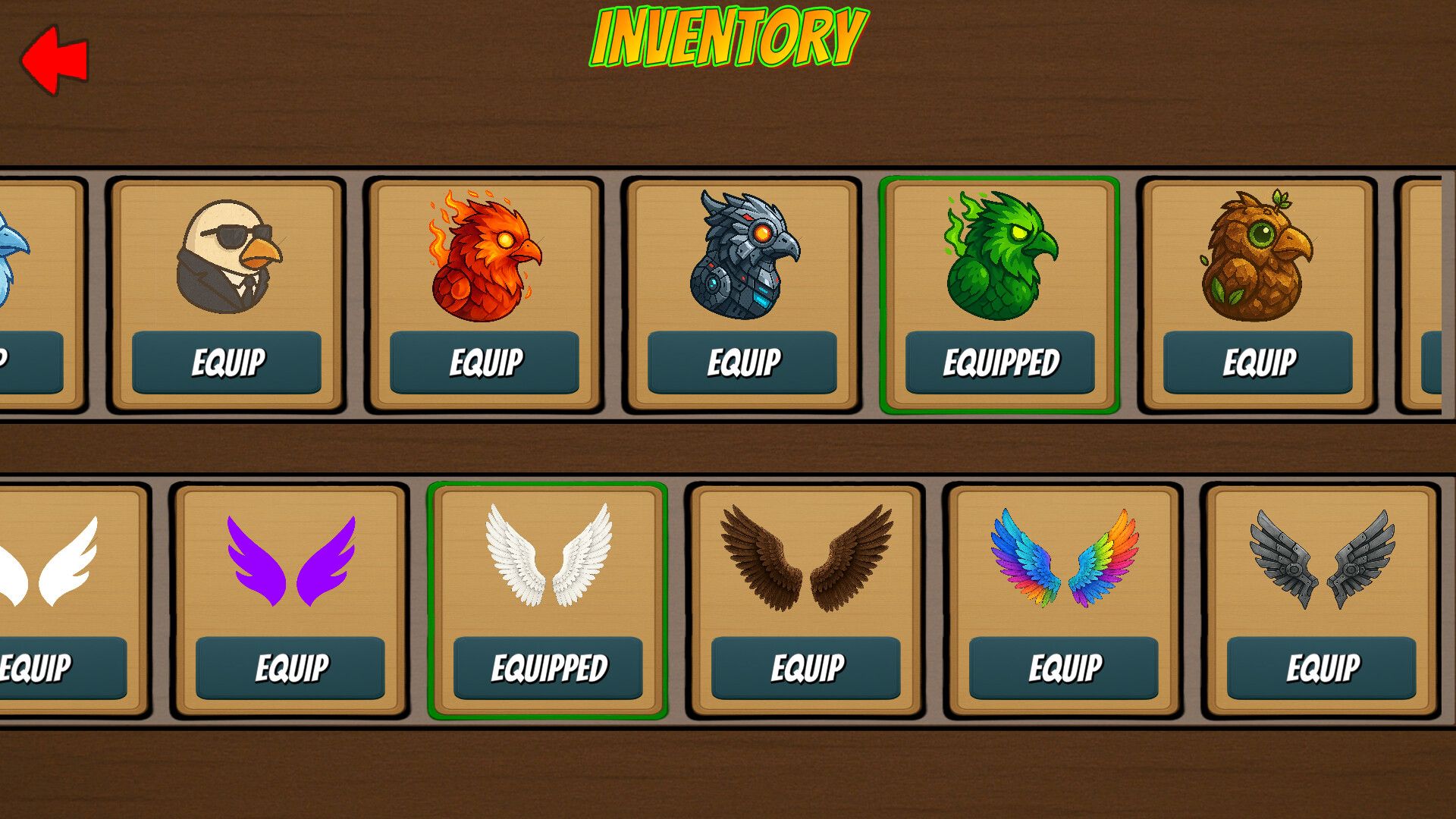The height and width of the screenshot is (819, 1456).
Task: Select the purple wings thumbnail
Action: coord(291,561)
